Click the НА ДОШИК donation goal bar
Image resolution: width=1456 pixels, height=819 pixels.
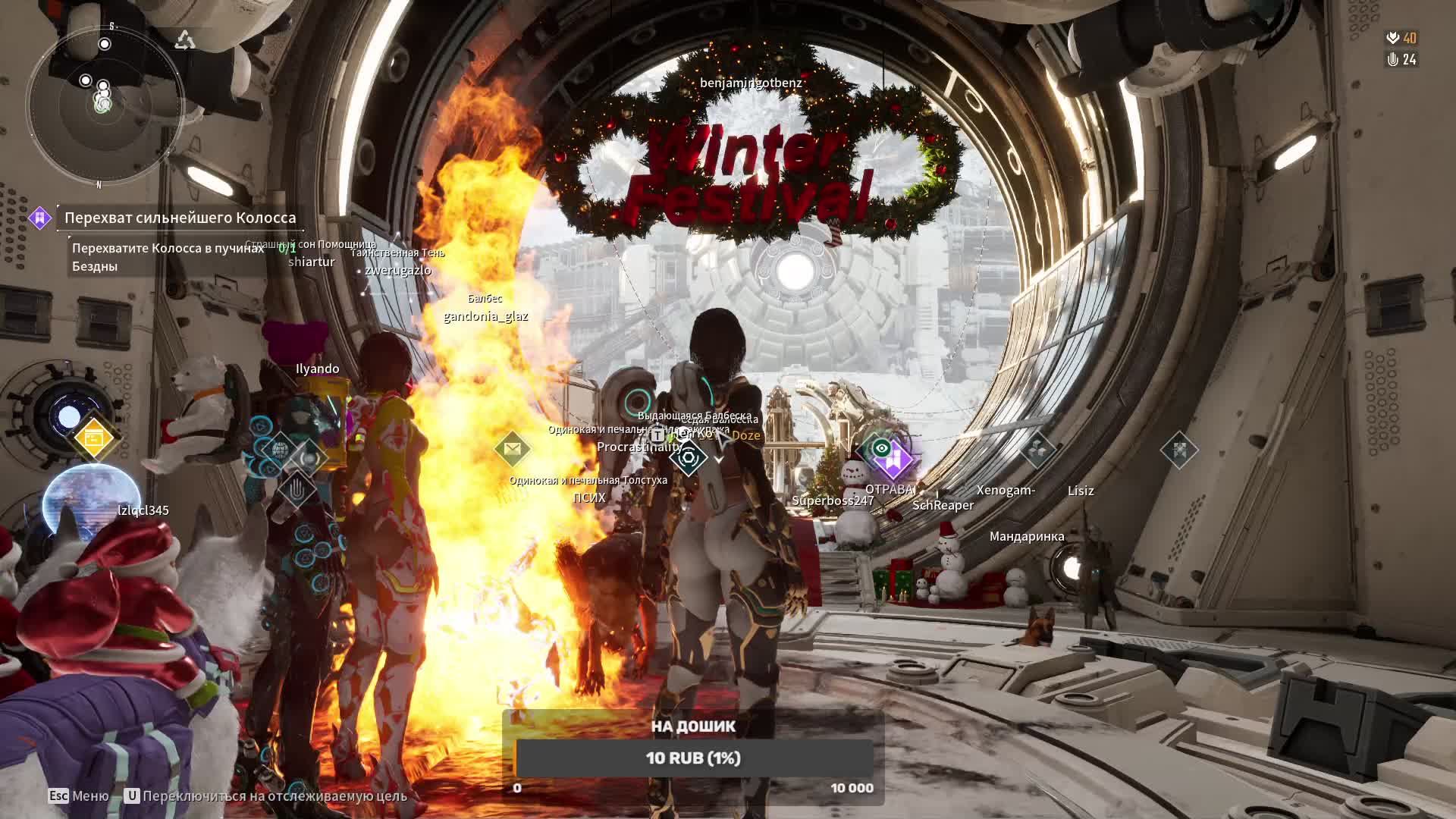pyautogui.click(x=693, y=758)
